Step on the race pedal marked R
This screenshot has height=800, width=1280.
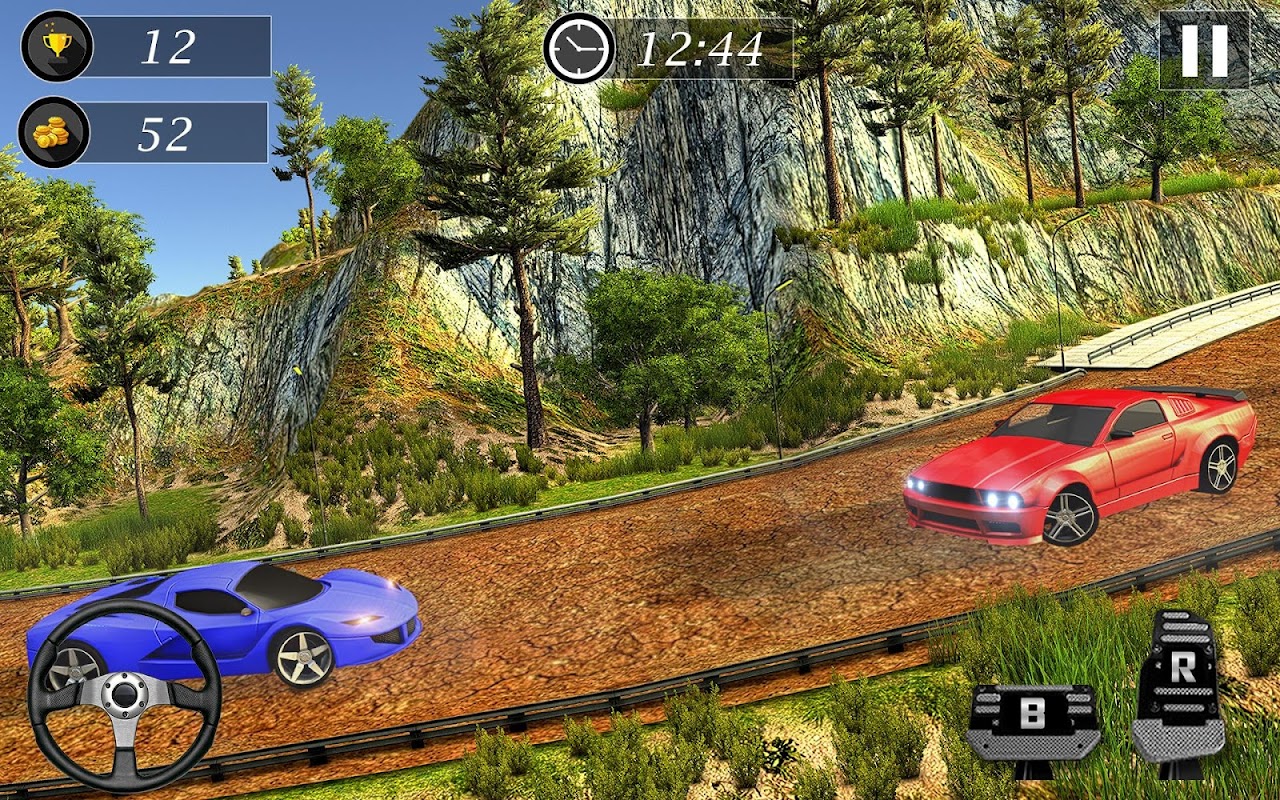tap(1180, 690)
